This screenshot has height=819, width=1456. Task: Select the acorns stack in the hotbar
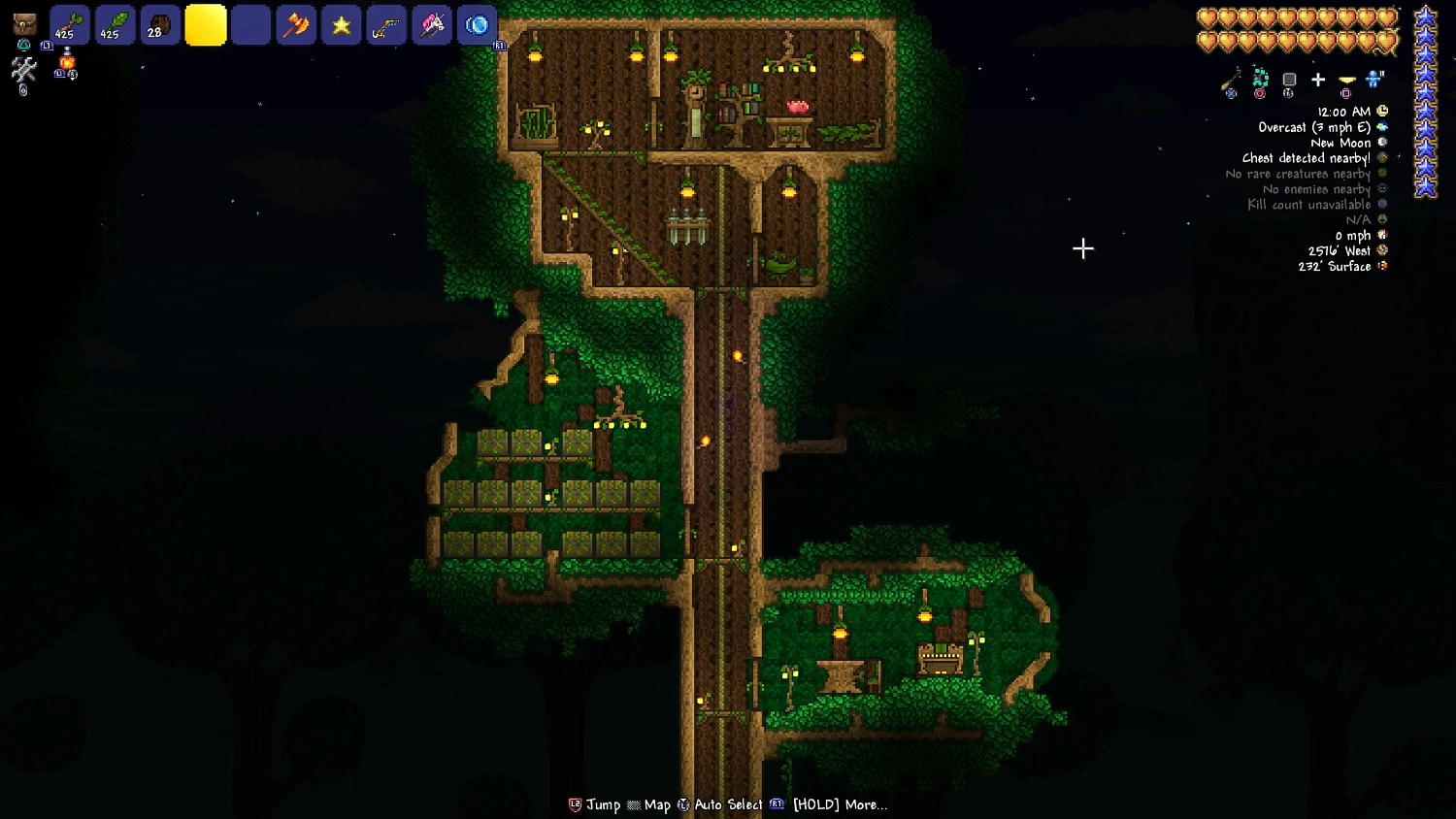(x=160, y=25)
